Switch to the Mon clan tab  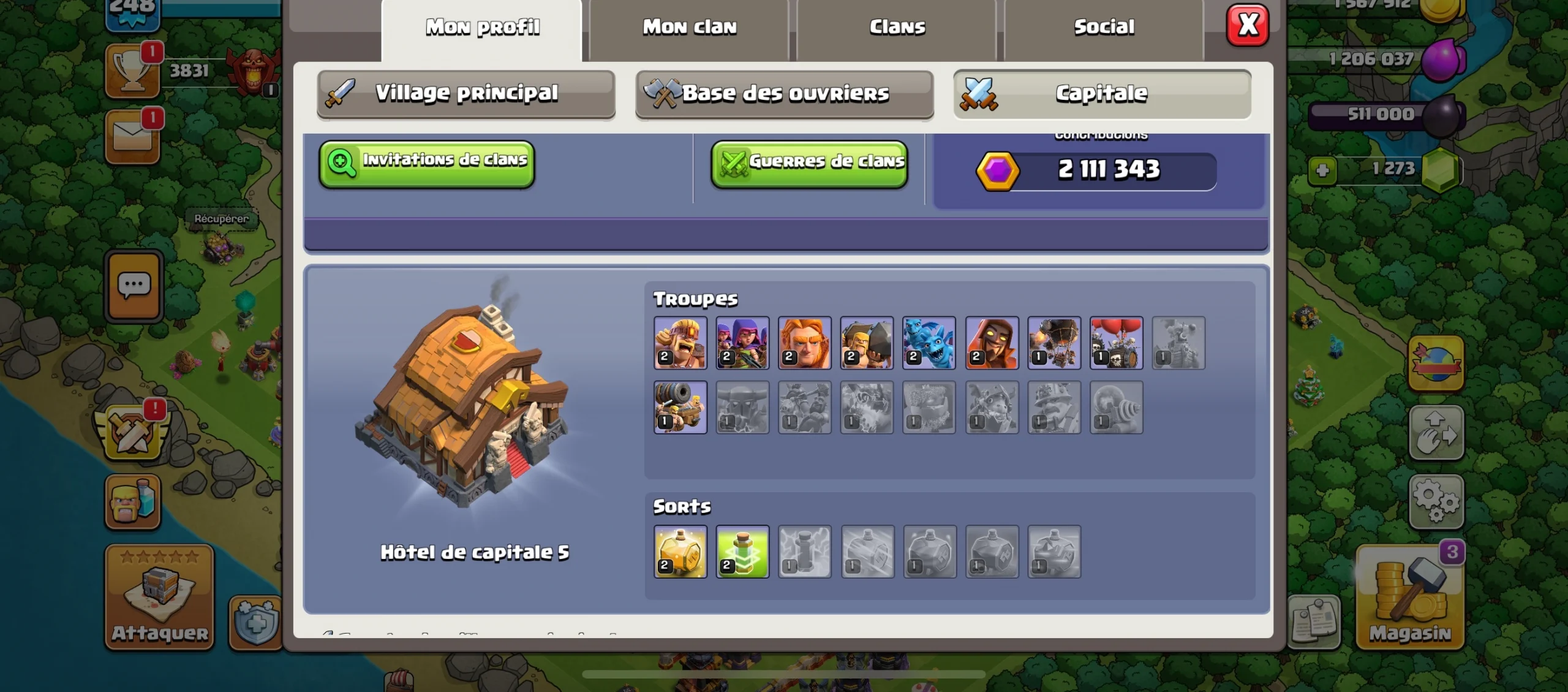pos(689,28)
